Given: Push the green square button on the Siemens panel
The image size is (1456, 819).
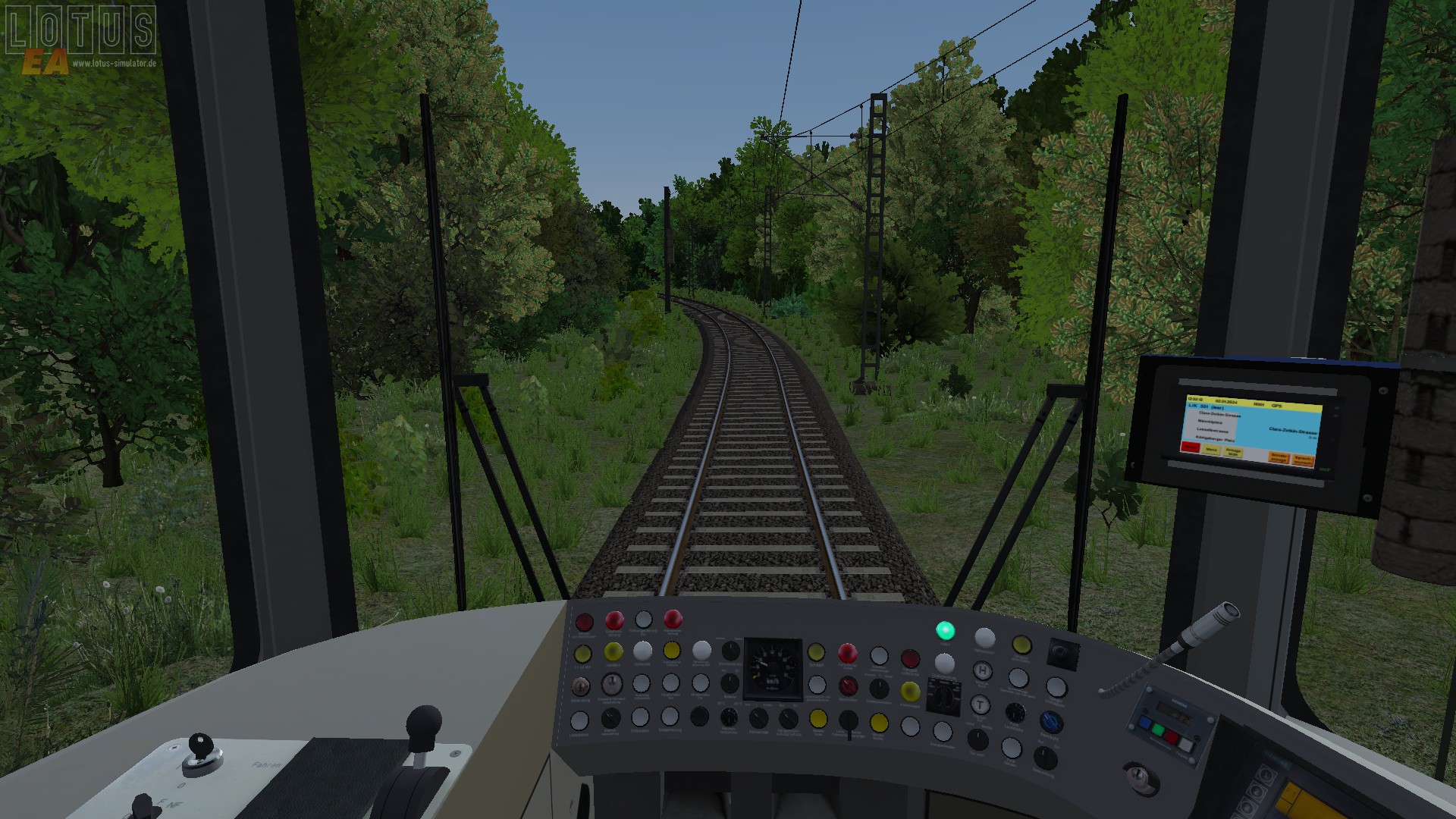Looking at the screenshot, I should pyautogui.click(x=1157, y=730).
